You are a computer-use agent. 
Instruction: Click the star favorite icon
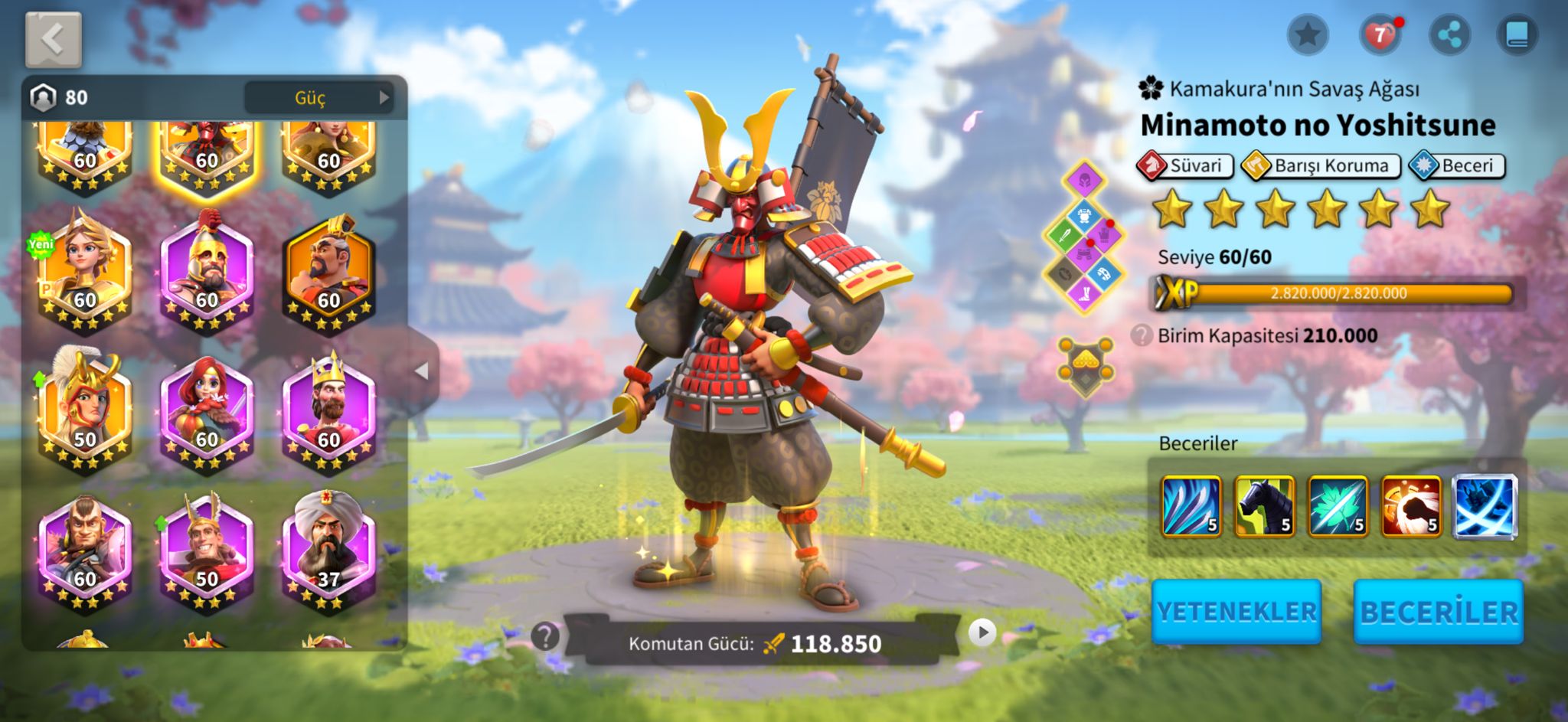[1307, 35]
